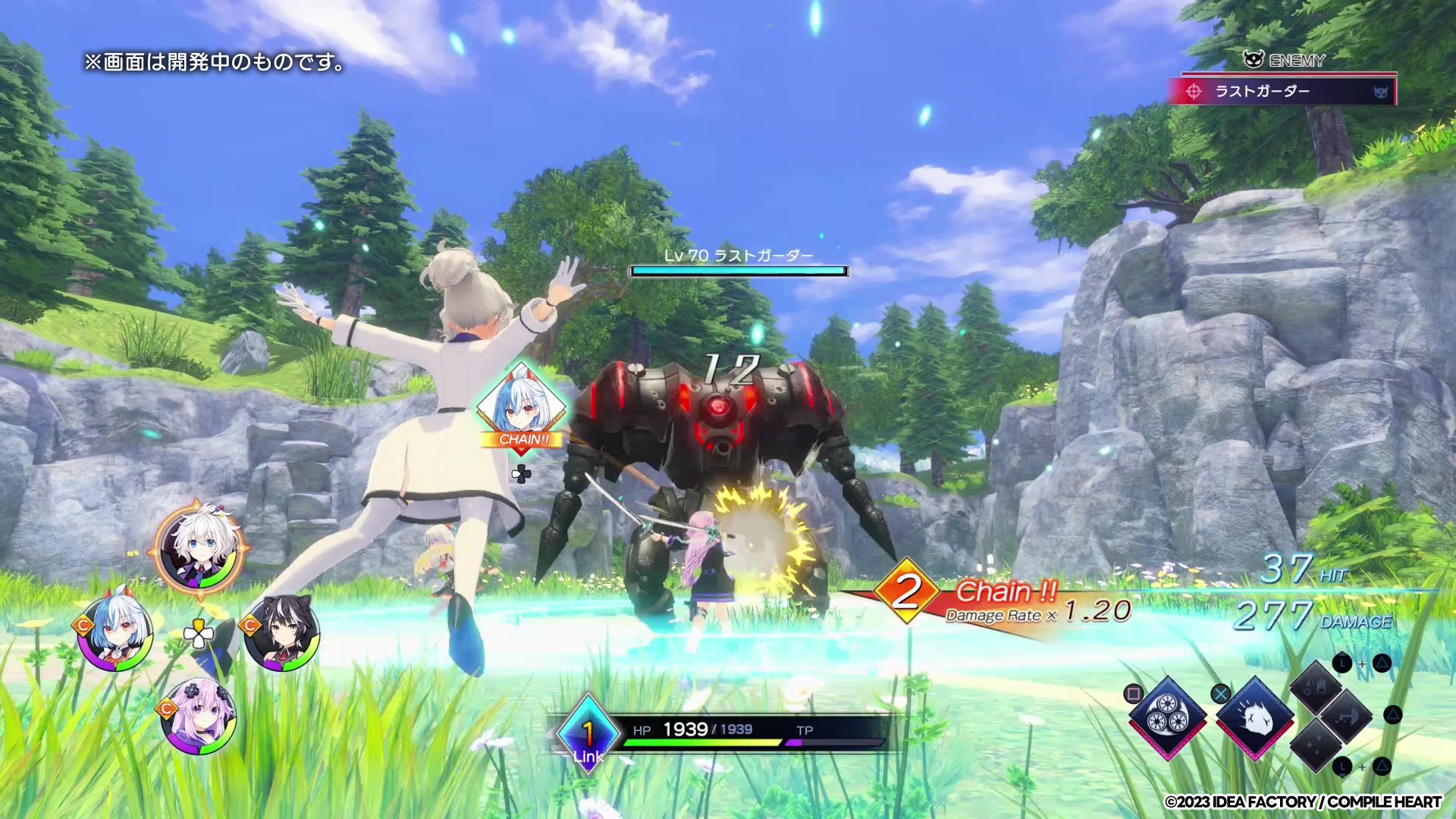Activate the three-wheels skill icon
Image resolution: width=1456 pixels, height=819 pixels.
1168,717
